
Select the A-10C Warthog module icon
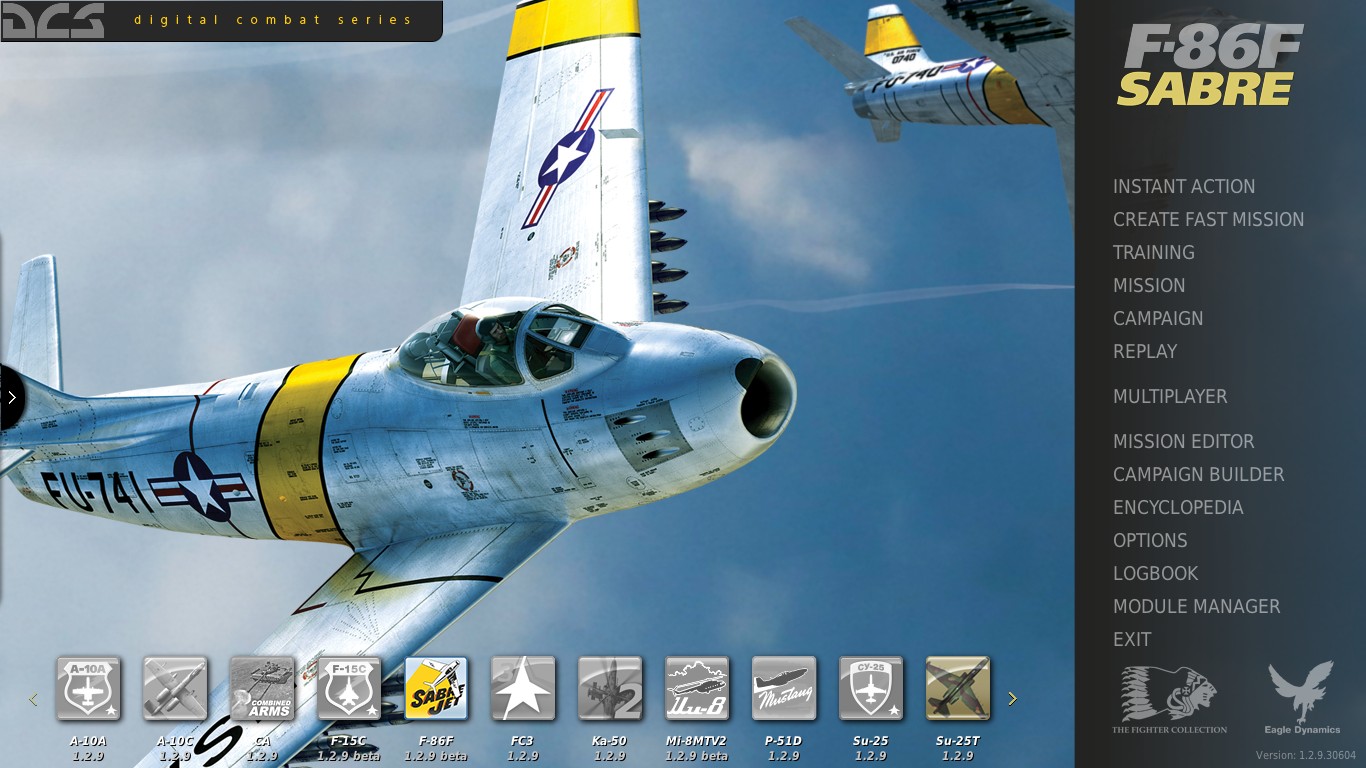175,688
